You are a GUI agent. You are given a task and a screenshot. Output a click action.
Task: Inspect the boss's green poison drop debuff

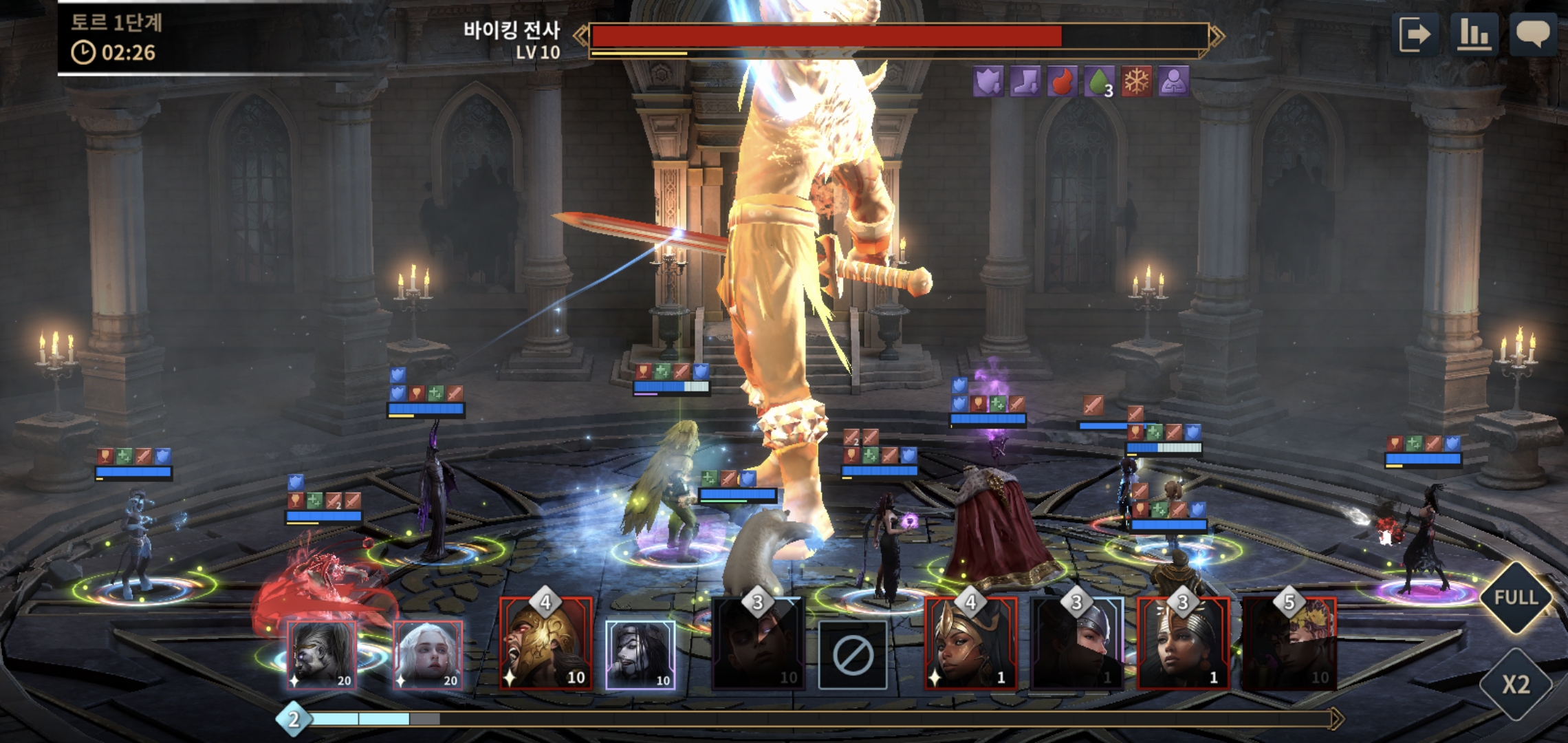coord(1099,82)
